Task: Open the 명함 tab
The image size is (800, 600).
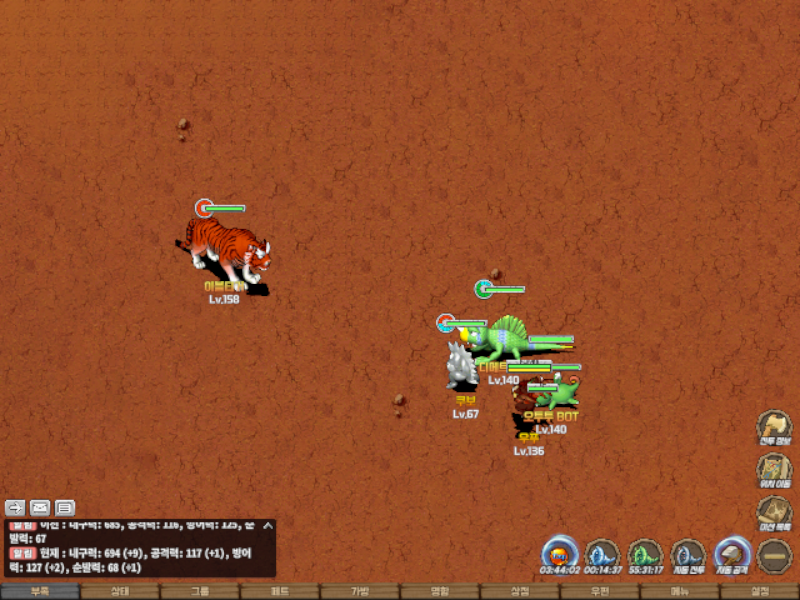Action: tap(440, 591)
